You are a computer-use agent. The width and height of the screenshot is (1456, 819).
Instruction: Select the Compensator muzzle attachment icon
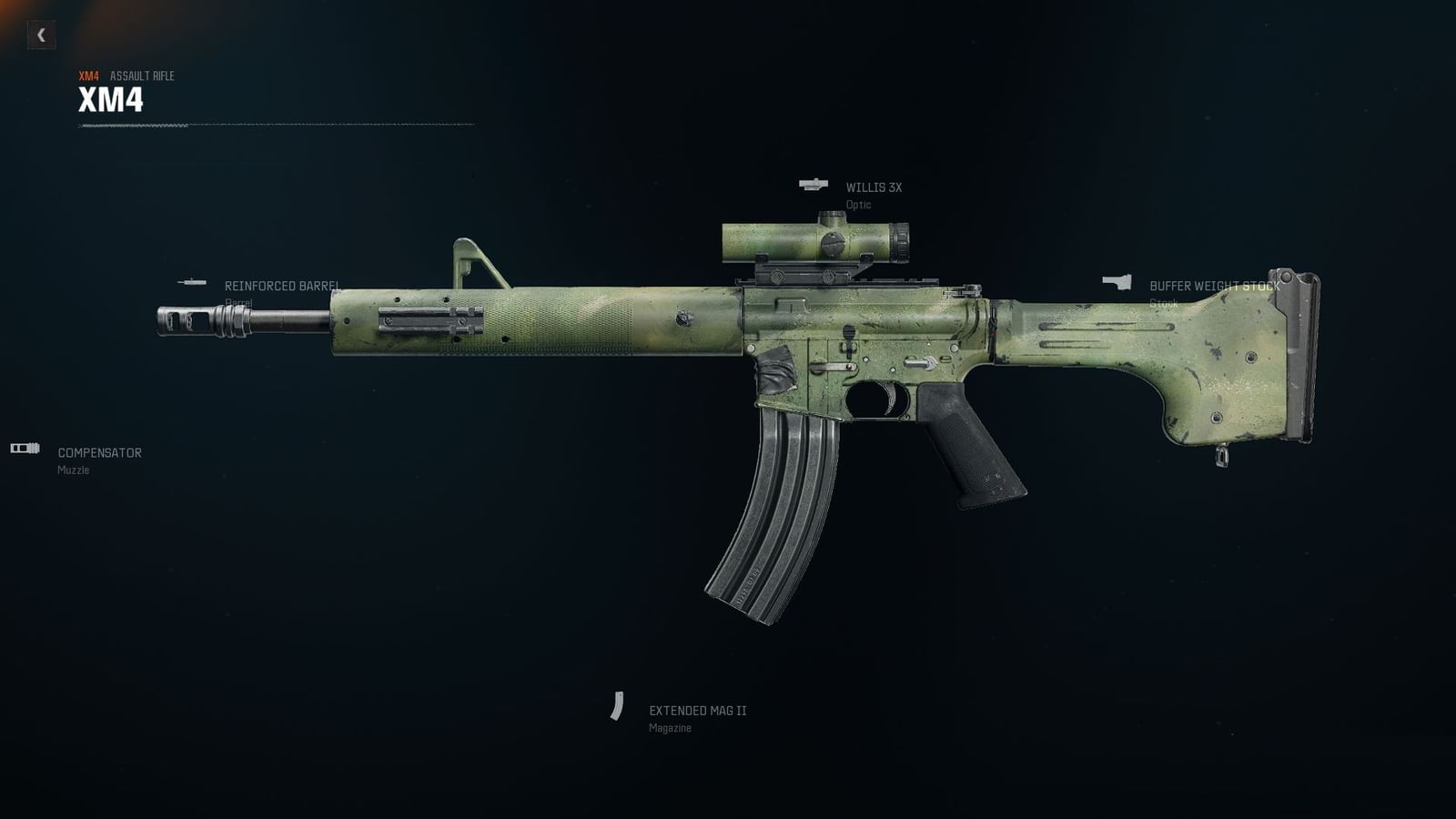[x=23, y=448]
